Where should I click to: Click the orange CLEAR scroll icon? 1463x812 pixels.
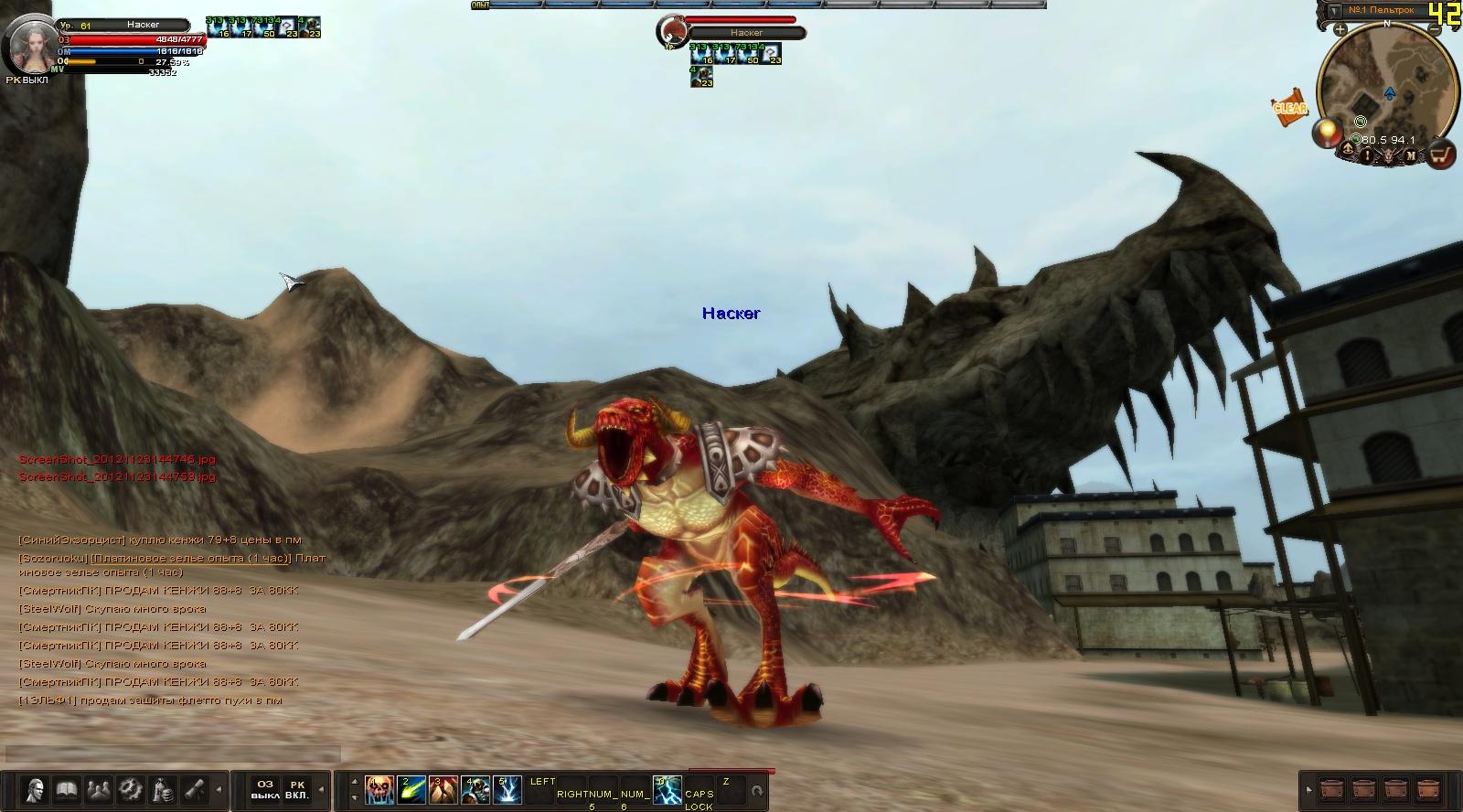tap(1290, 108)
